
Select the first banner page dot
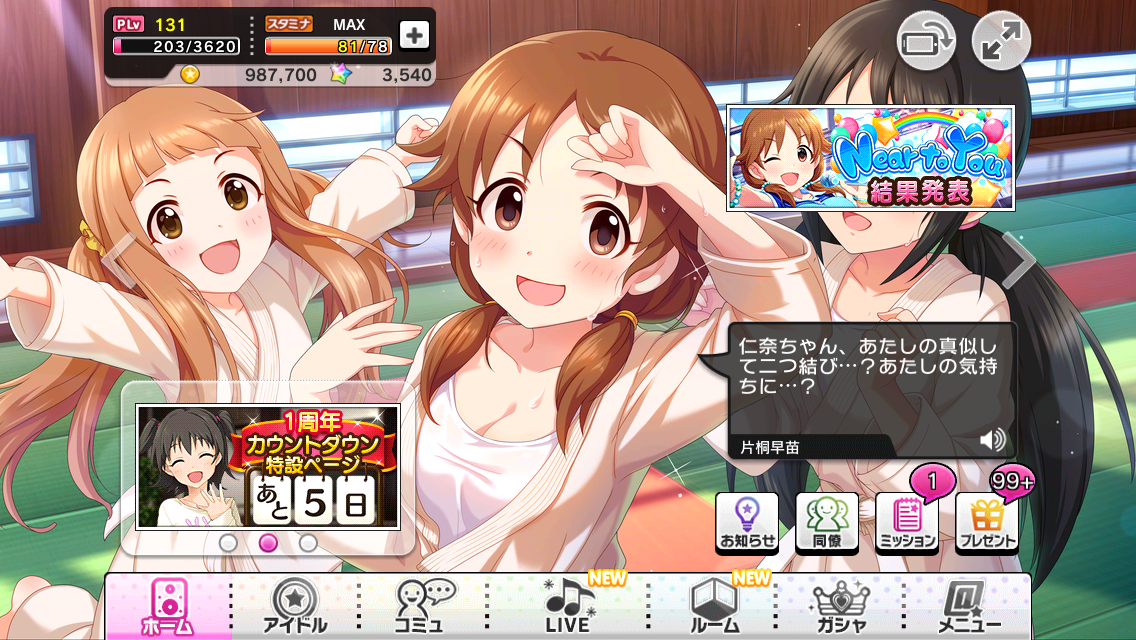228,543
